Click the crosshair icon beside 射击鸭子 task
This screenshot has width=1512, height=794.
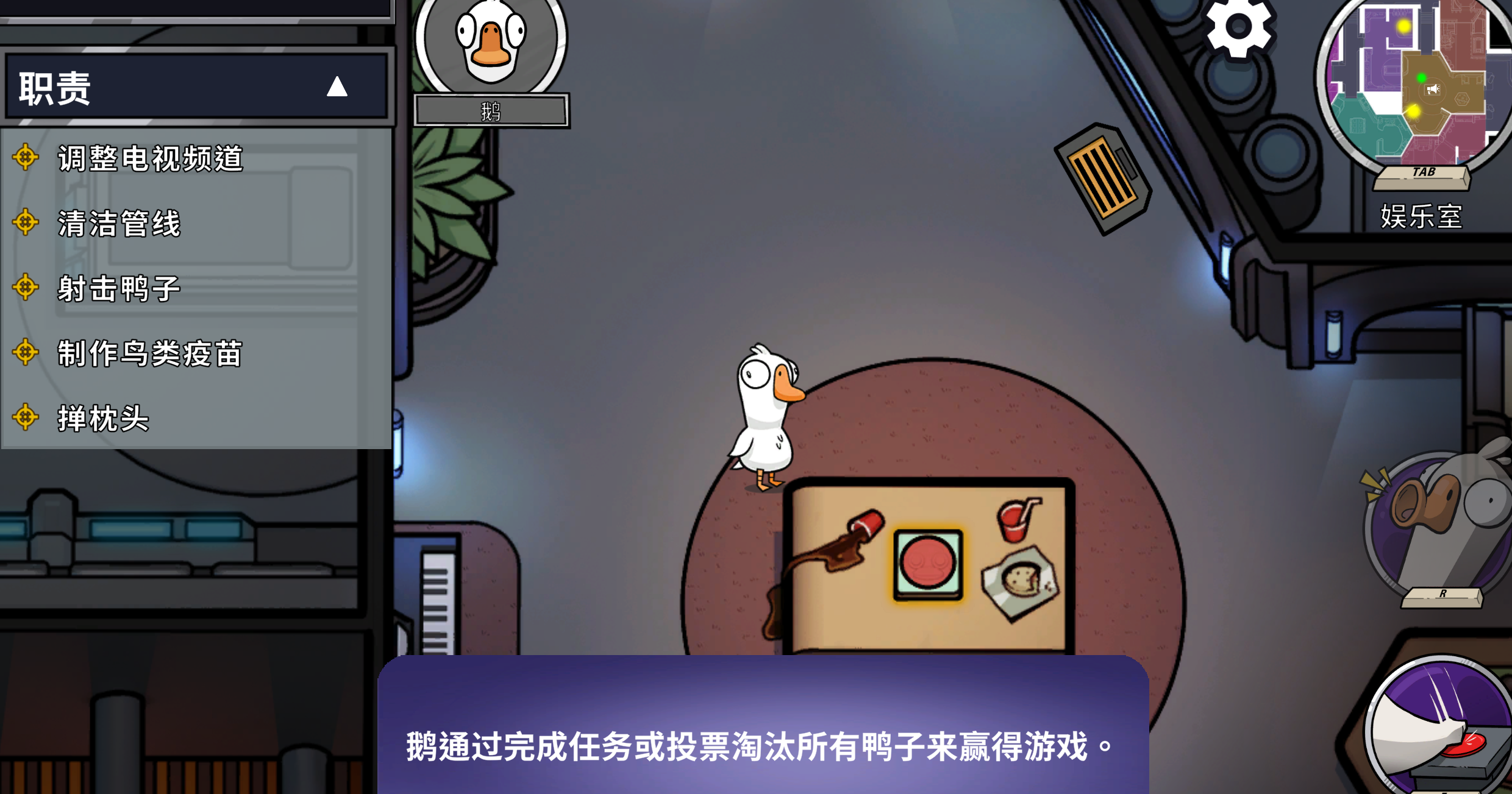point(26,288)
